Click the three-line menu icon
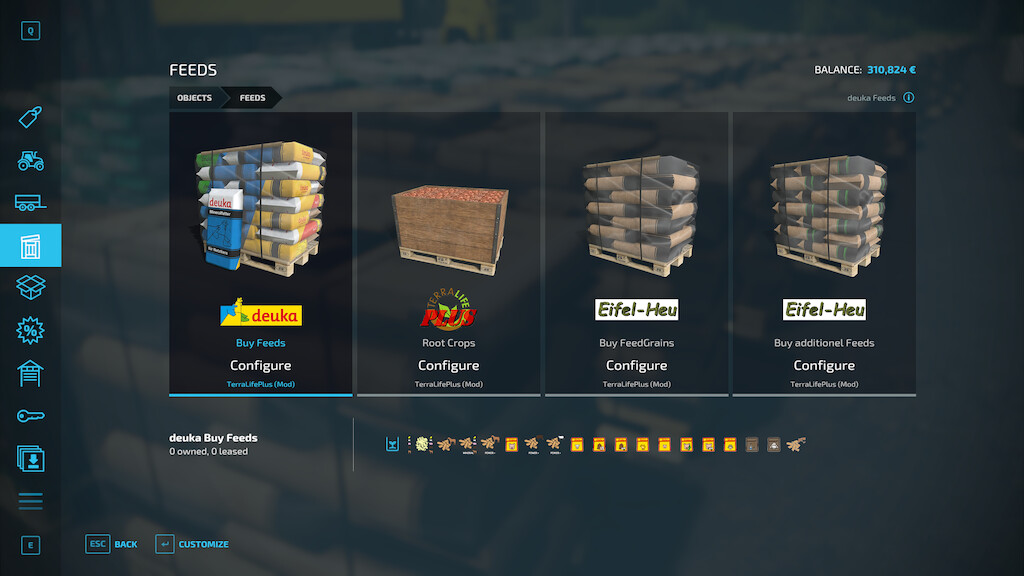Image resolution: width=1024 pixels, height=576 pixels. tap(30, 501)
